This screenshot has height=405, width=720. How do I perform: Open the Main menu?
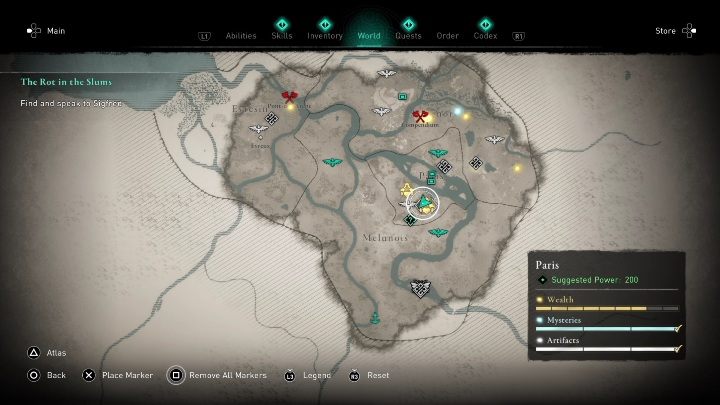48,31
